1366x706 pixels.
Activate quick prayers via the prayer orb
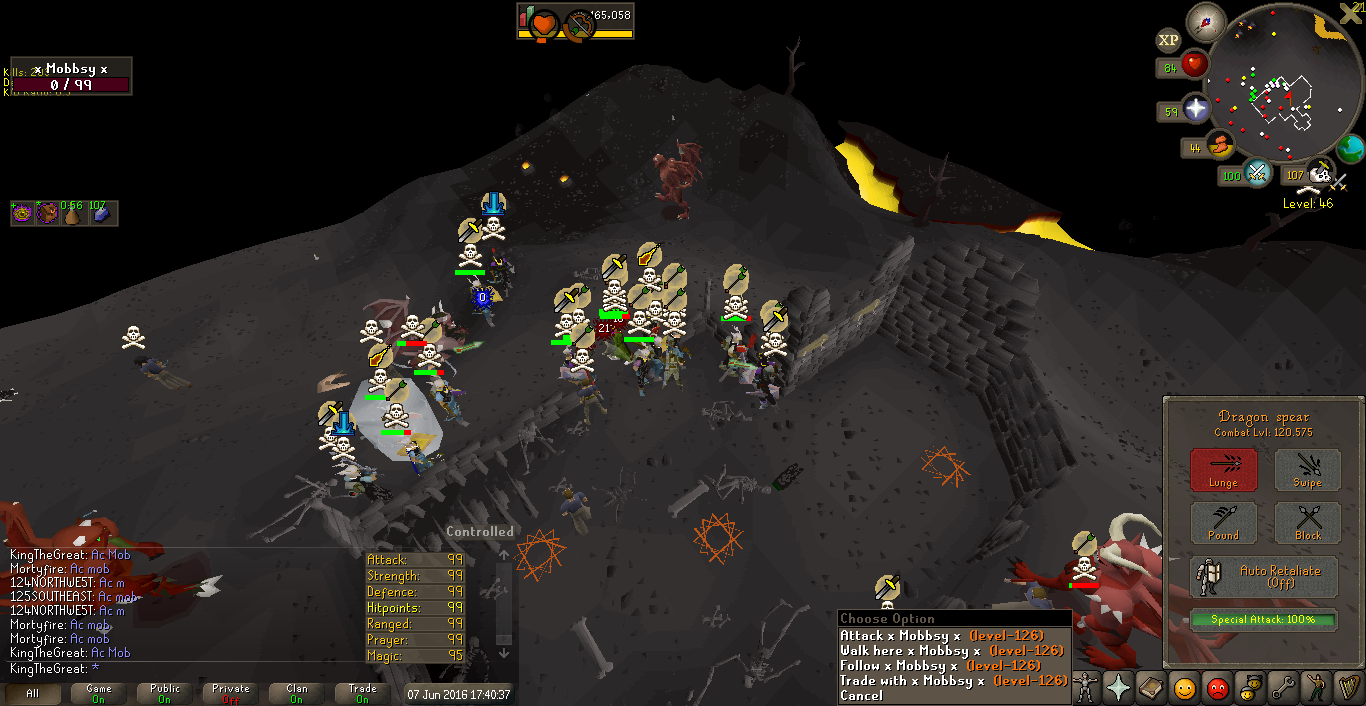(x=1195, y=109)
